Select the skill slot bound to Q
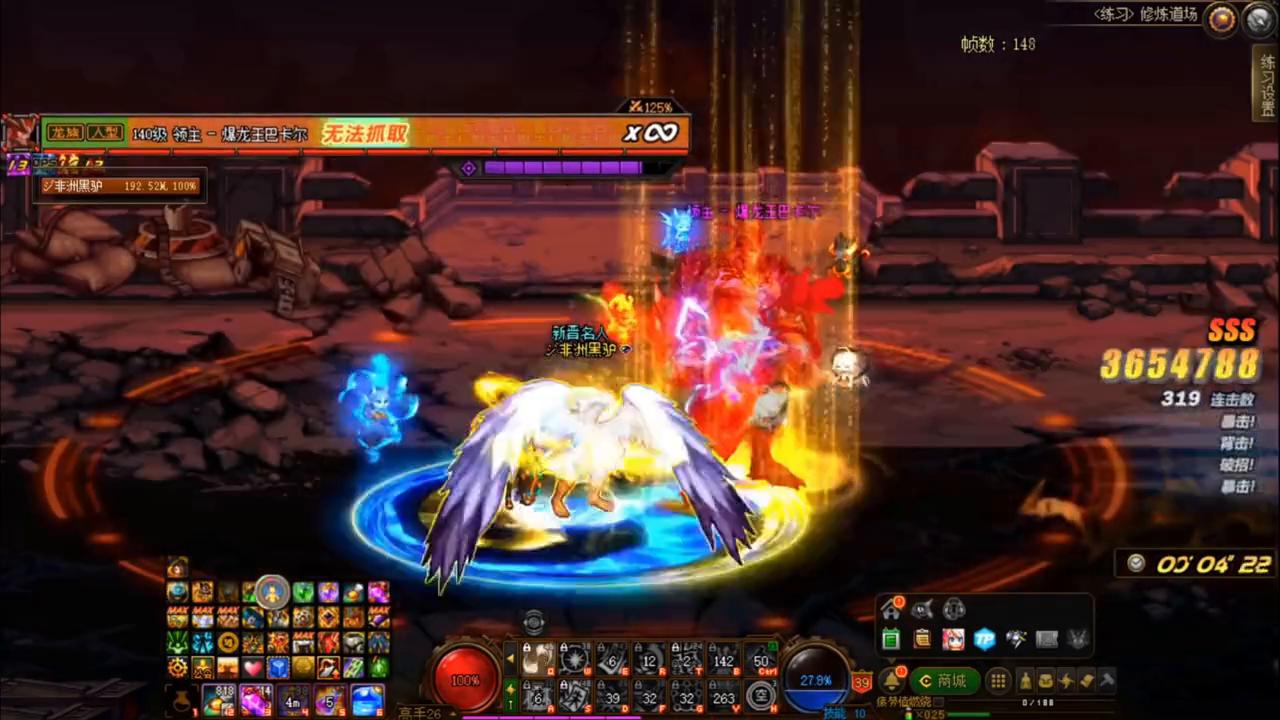Viewport: 1280px width, 720px height. pos(538,658)
